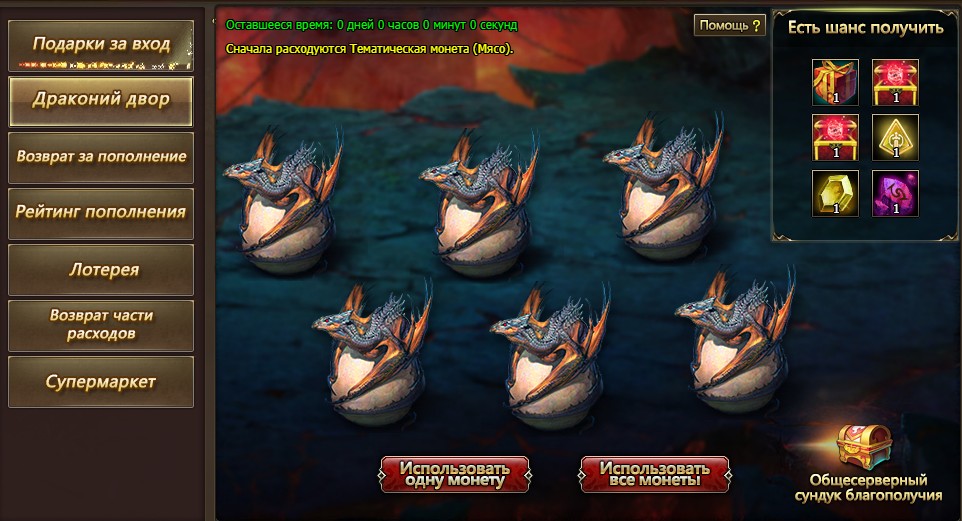The width and height of the screenshot is (962, 521).
Task: Inspect the golden triangle emblem reward
Action: [x=895, y=138]
